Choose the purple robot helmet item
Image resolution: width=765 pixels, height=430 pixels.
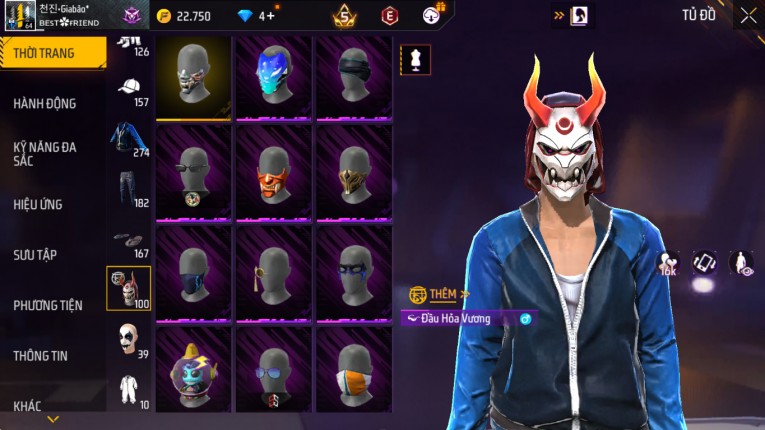tap(193, 370)
